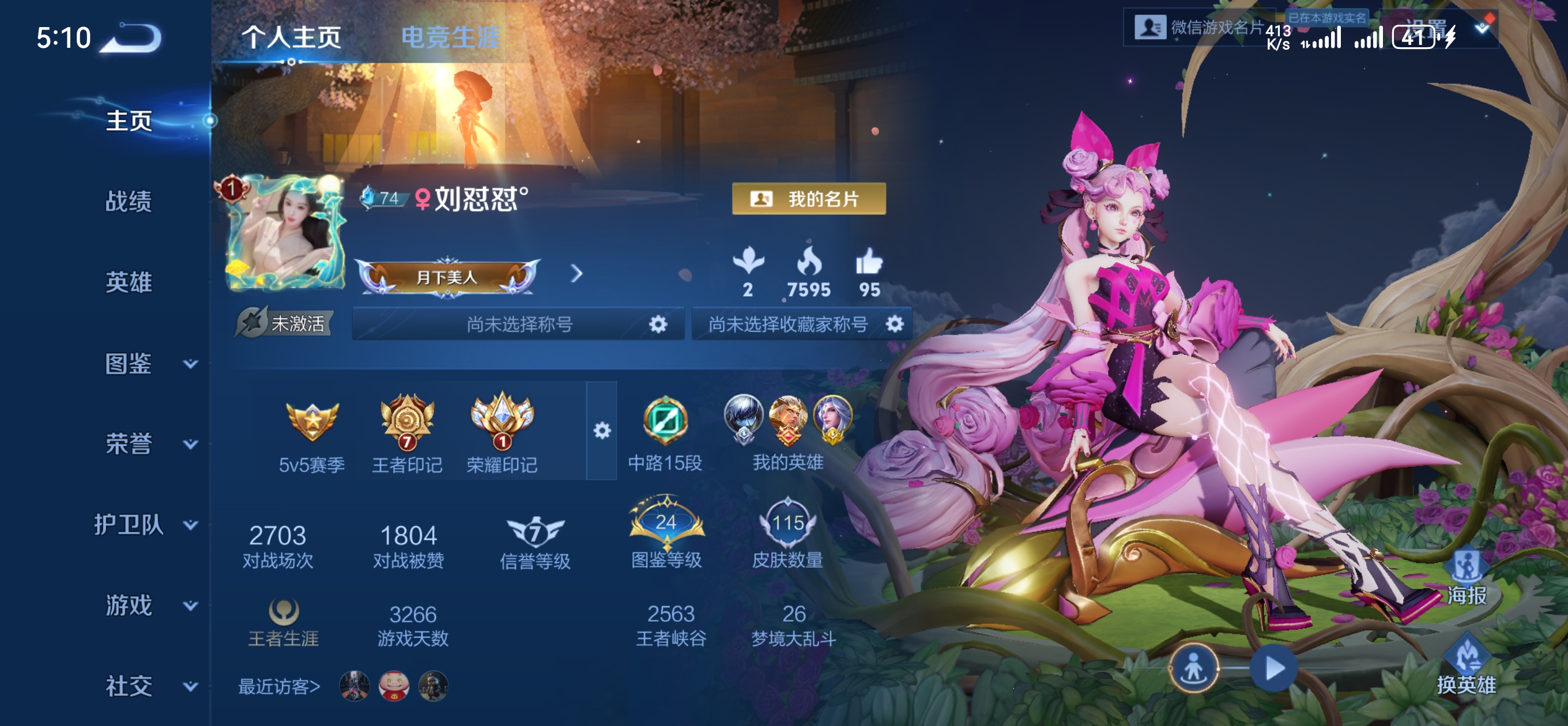Click the gear beside 荣耀印记 badges
The width and height of the screenshot is (1568, 726).
click(x=602, y=430)
